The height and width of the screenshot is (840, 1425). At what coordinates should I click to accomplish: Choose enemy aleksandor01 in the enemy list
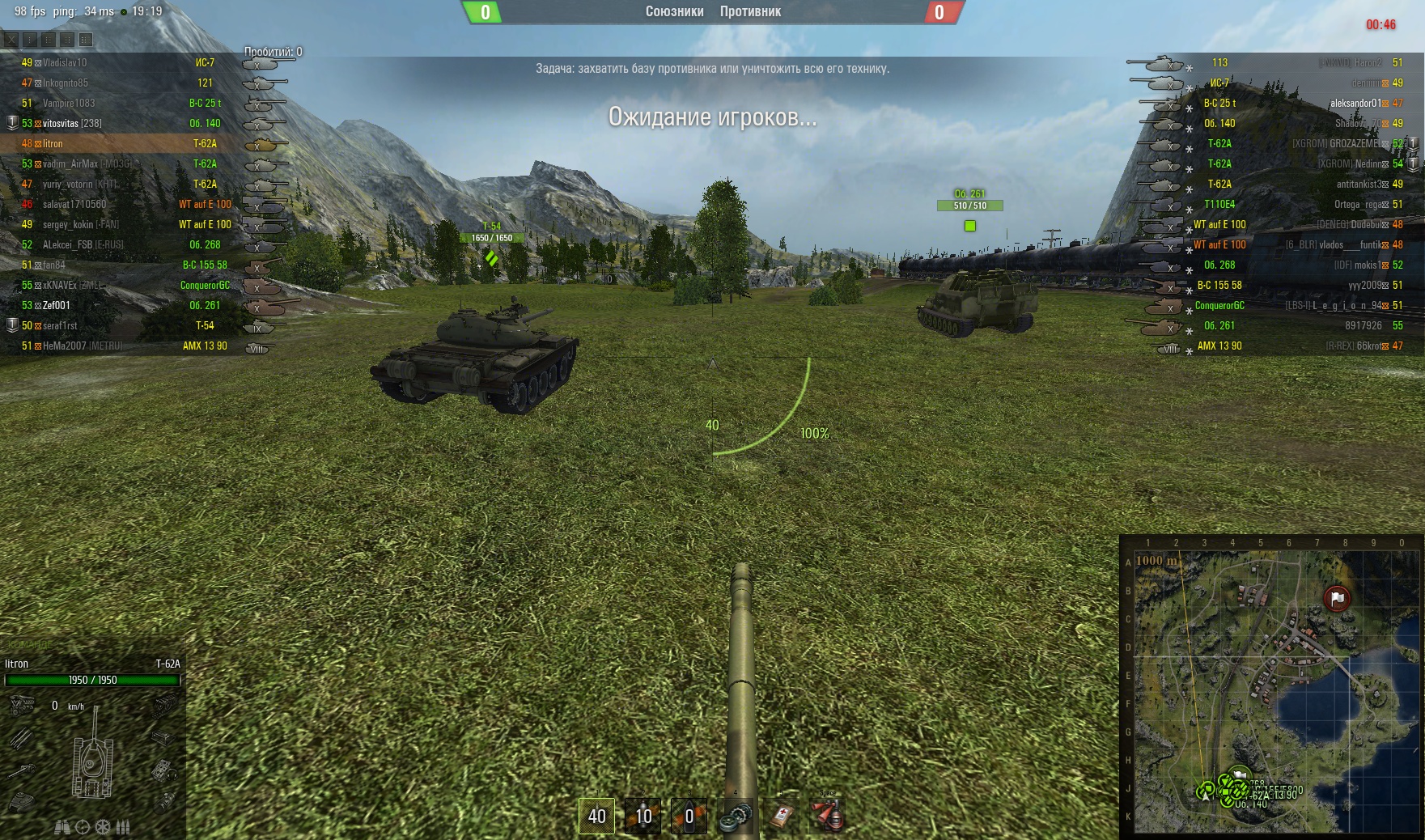click(x=1355, y=103)
